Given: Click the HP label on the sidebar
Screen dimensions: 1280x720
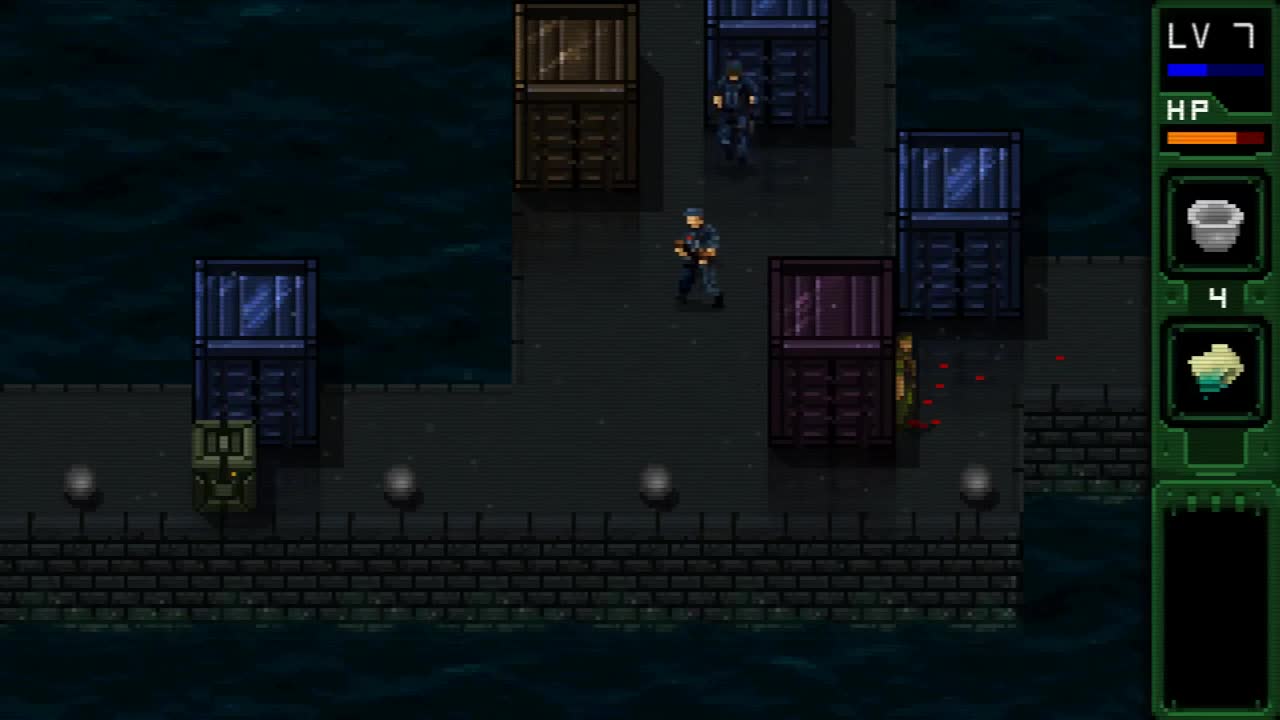Looking at the screenshot, I should point(1186,109).
